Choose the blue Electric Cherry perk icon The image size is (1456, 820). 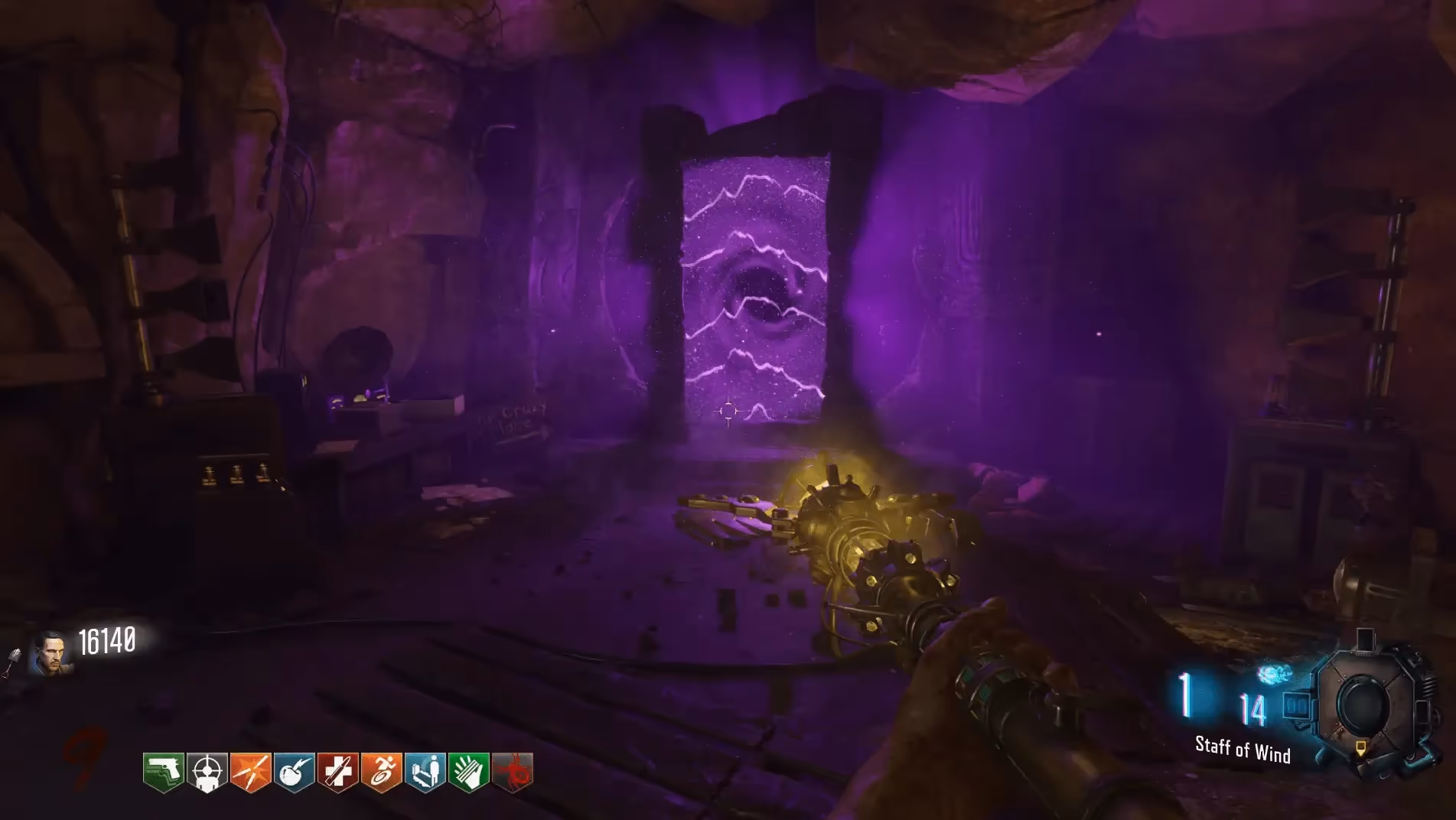click(295, 772)
